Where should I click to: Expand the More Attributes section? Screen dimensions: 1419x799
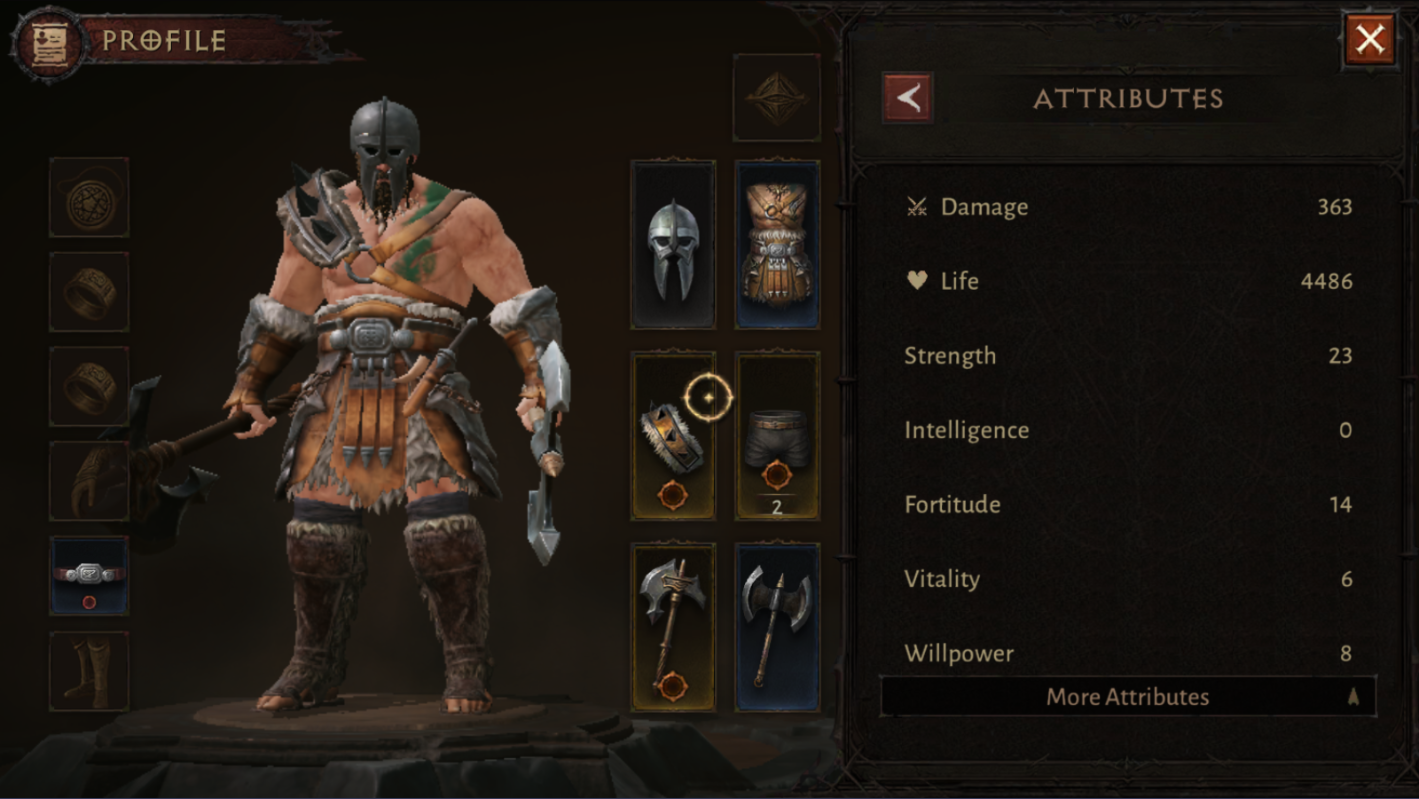(1127, 696)
